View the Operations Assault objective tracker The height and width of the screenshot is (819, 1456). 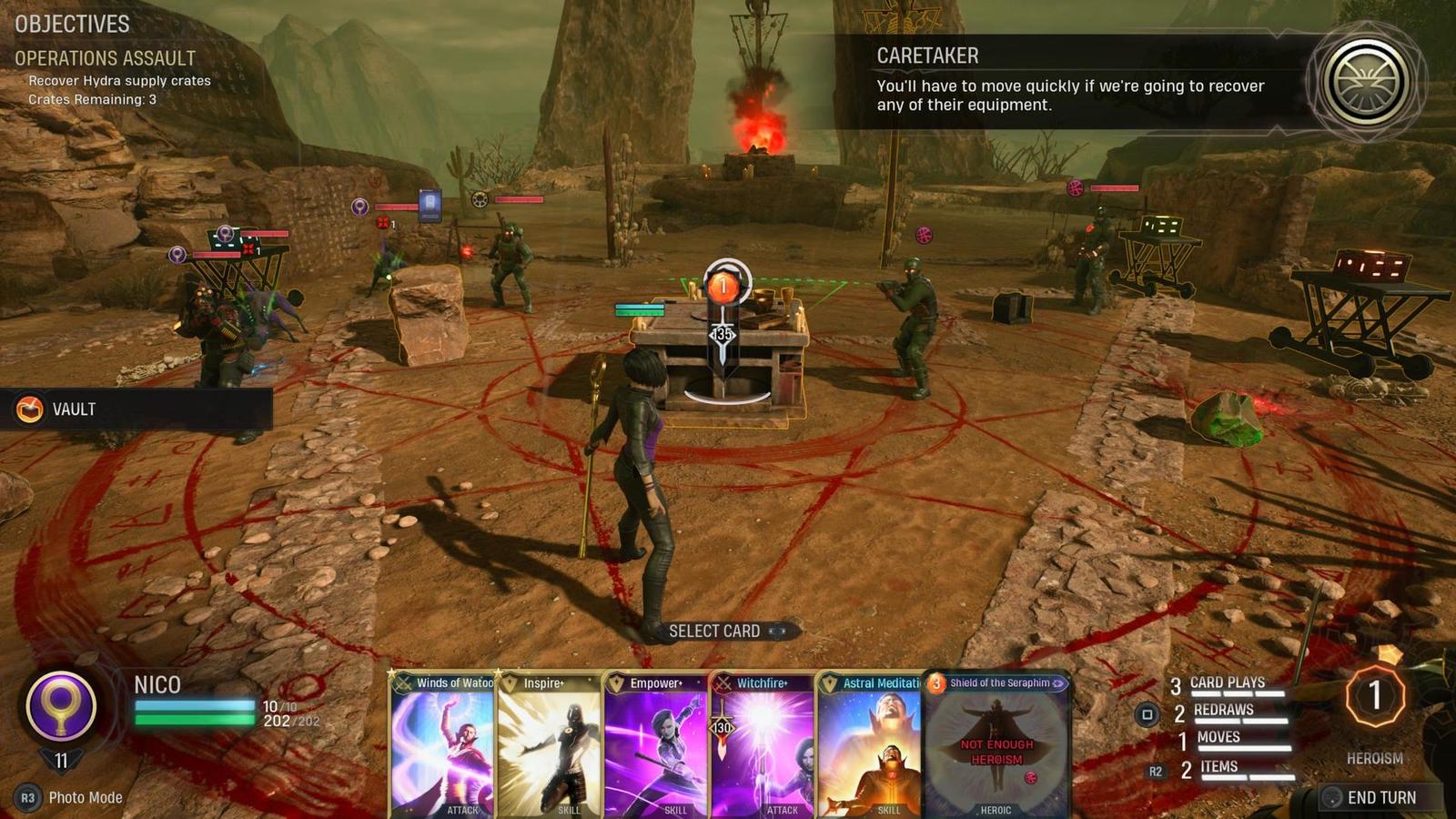105,58
